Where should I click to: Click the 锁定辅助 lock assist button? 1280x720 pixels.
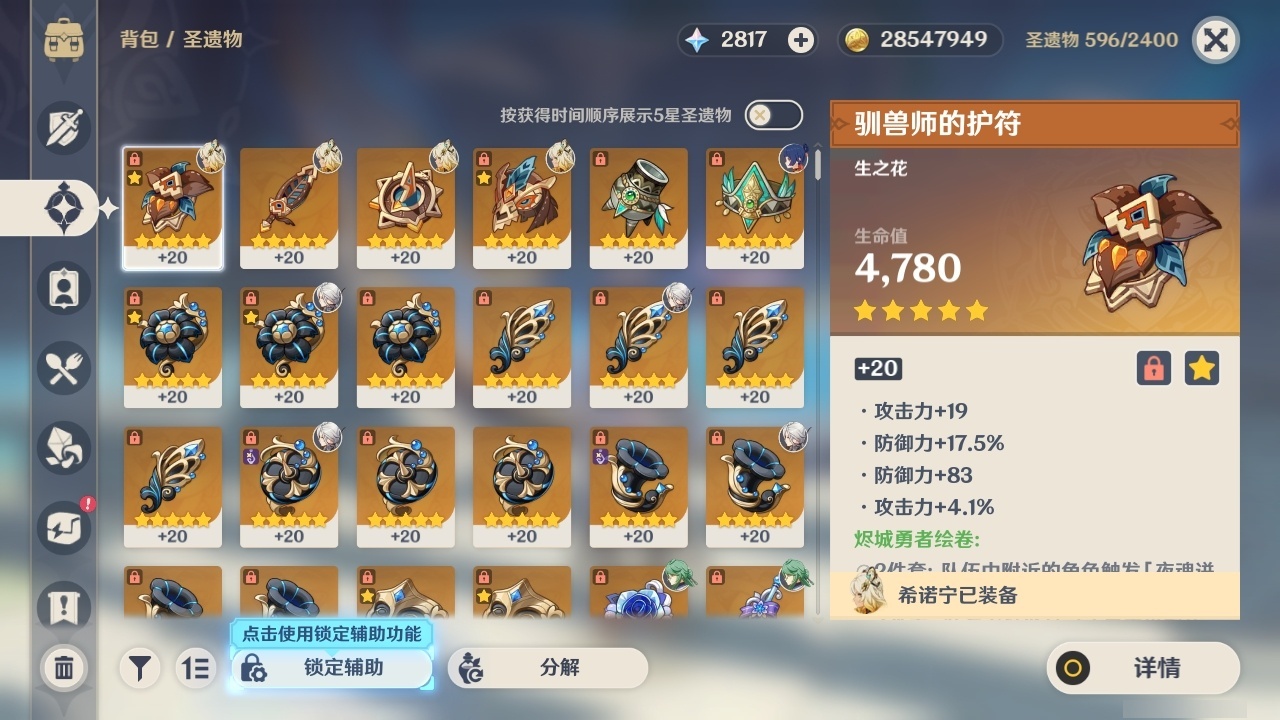click(332, 668)
